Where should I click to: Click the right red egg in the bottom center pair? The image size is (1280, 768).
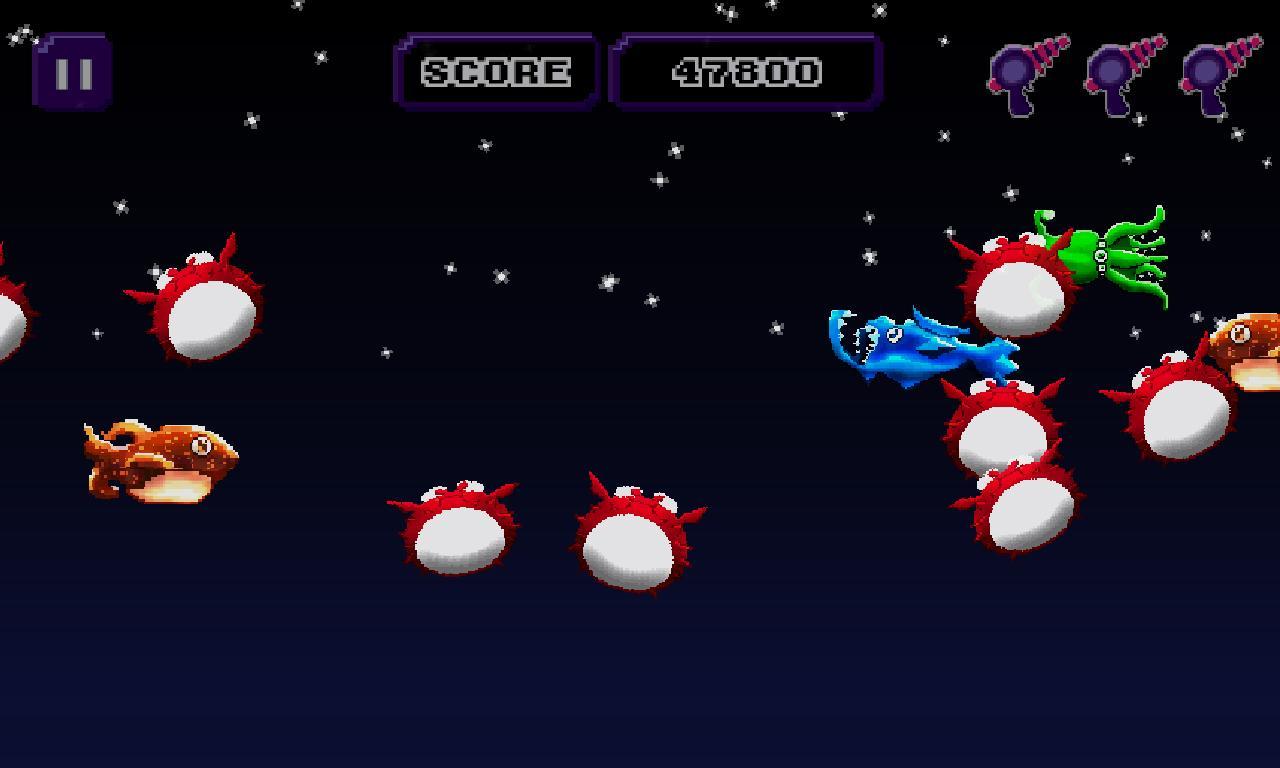tap(630, 545)
